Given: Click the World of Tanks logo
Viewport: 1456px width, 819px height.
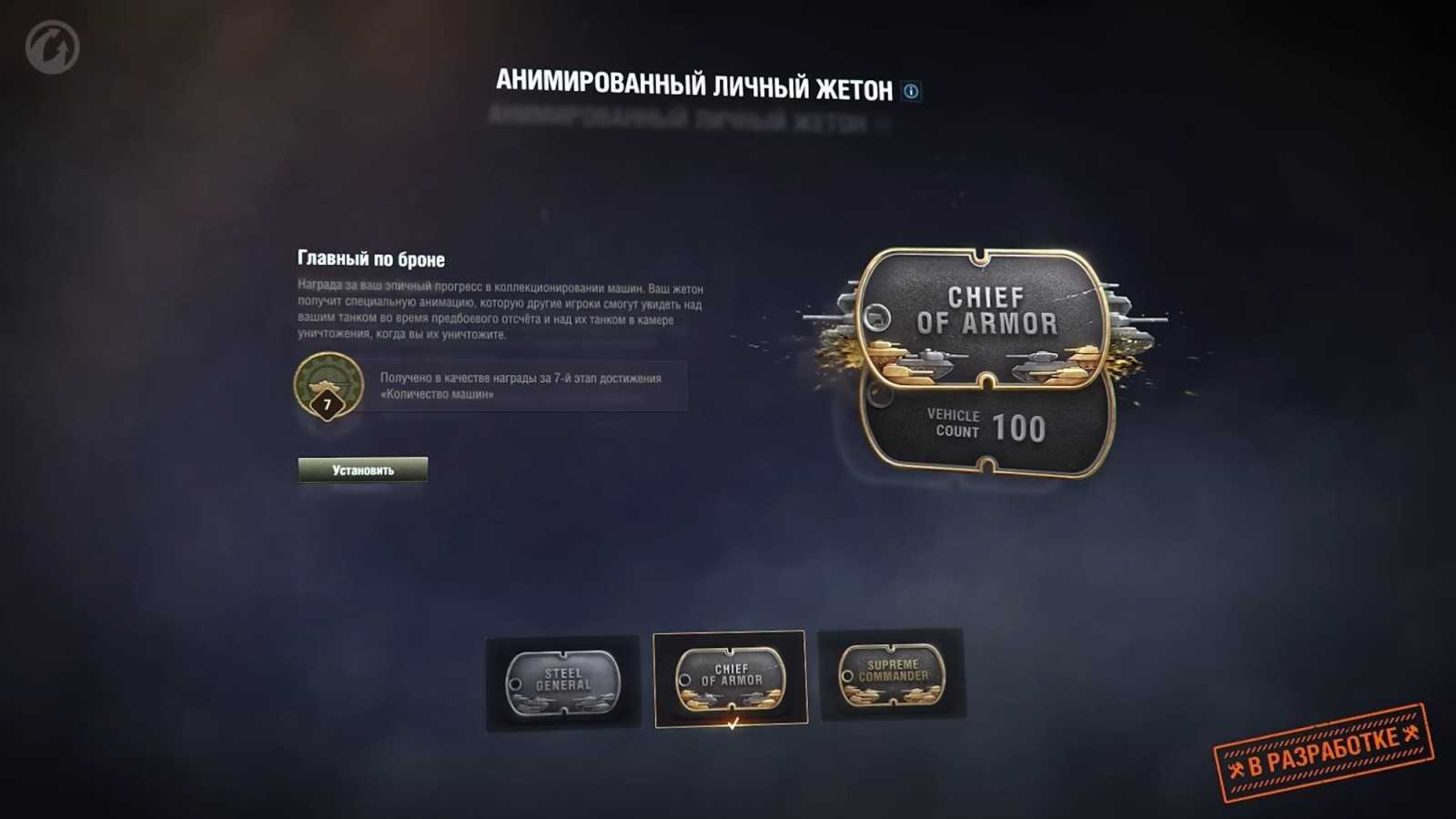Looking at the screenshot, I should [x=50, y=43].
